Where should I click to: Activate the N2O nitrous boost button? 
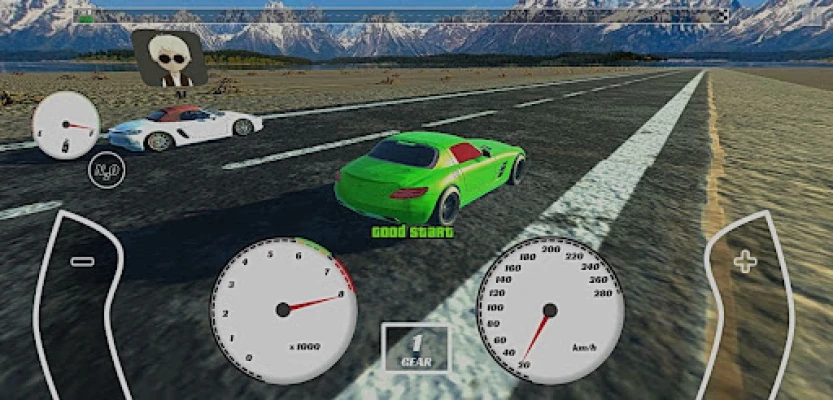[x=106, y=170]
